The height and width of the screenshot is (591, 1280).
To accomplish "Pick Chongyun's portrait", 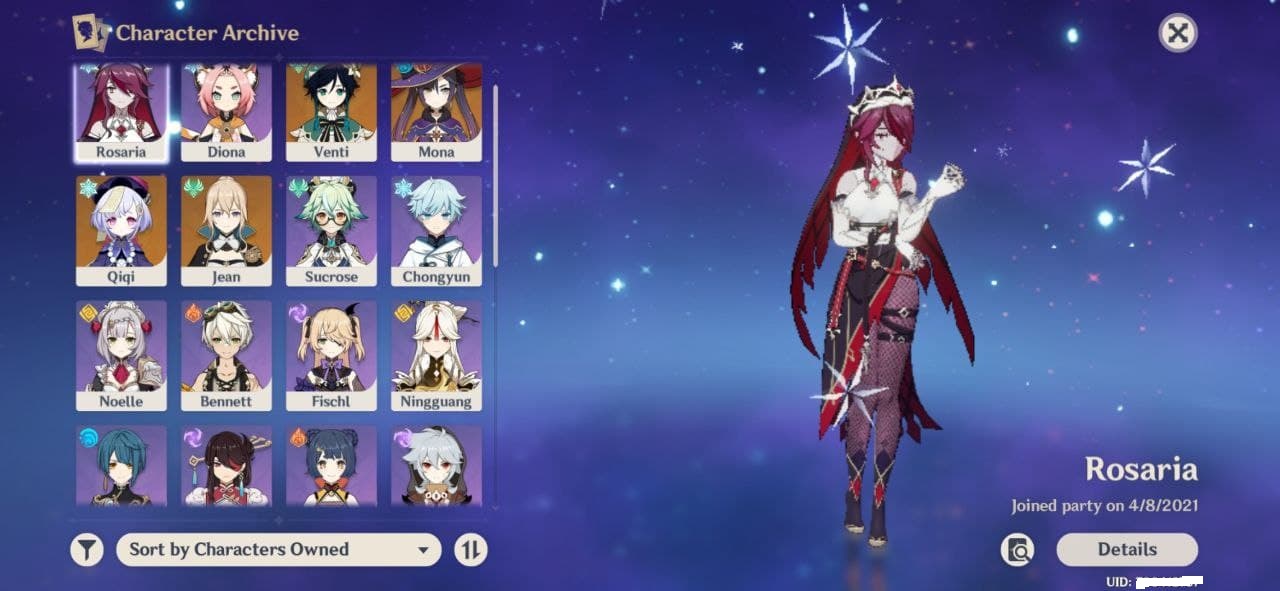I will (x=436, y=231).
